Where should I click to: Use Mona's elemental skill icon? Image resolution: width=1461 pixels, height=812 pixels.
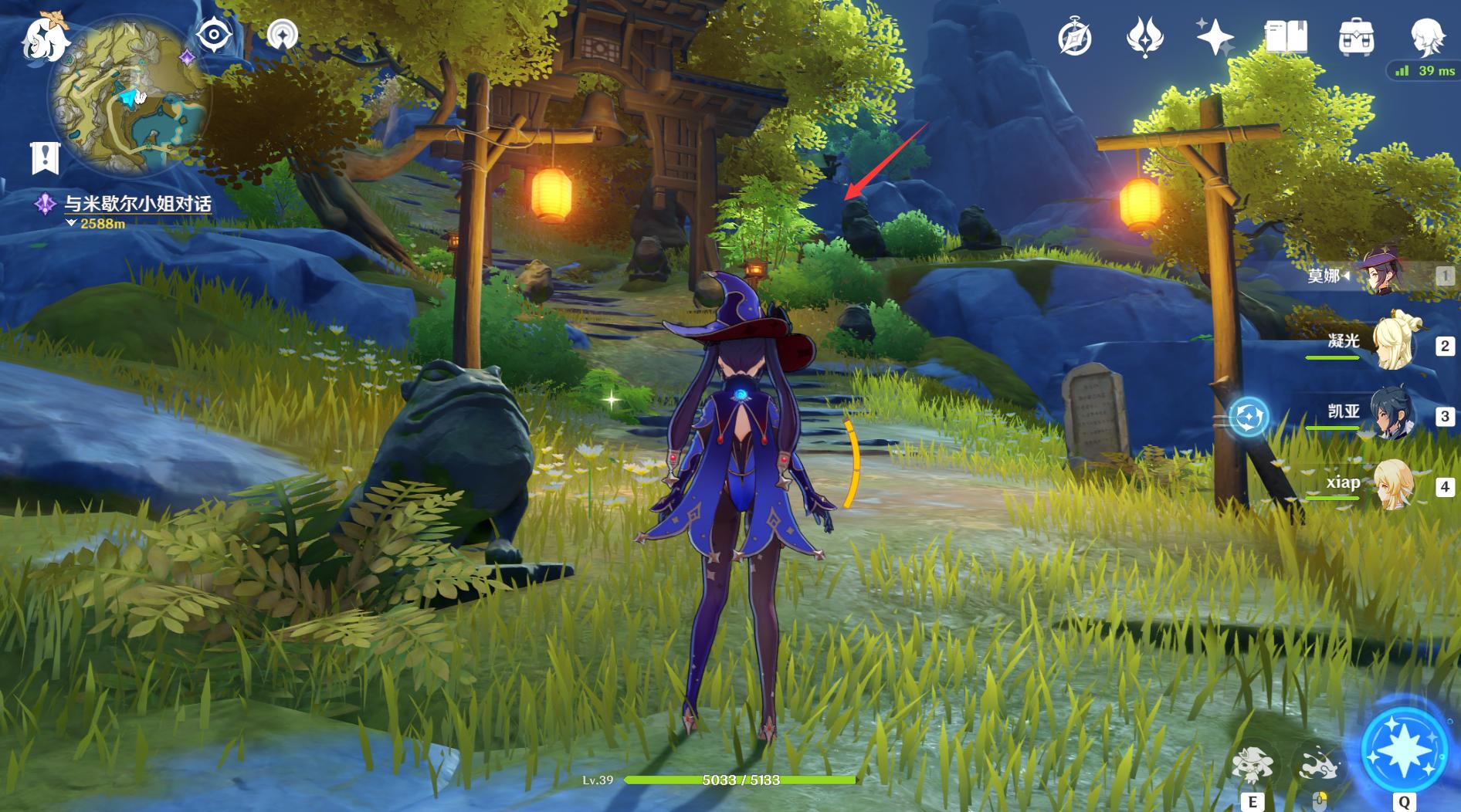pyautogui.click(x=1252, y=765)
